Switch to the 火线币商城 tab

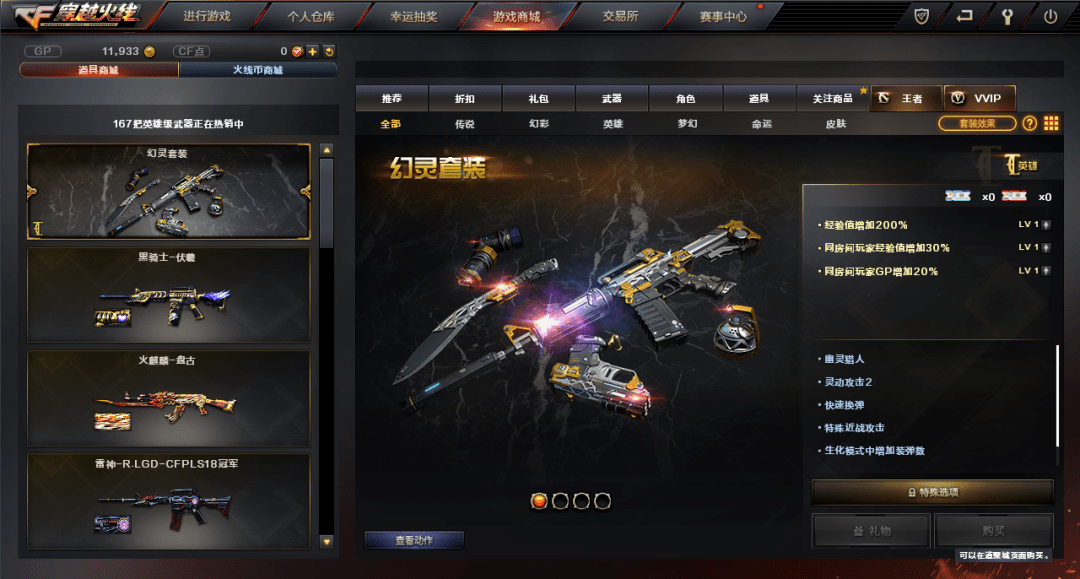pyautogui.click(x=258, y=70)
